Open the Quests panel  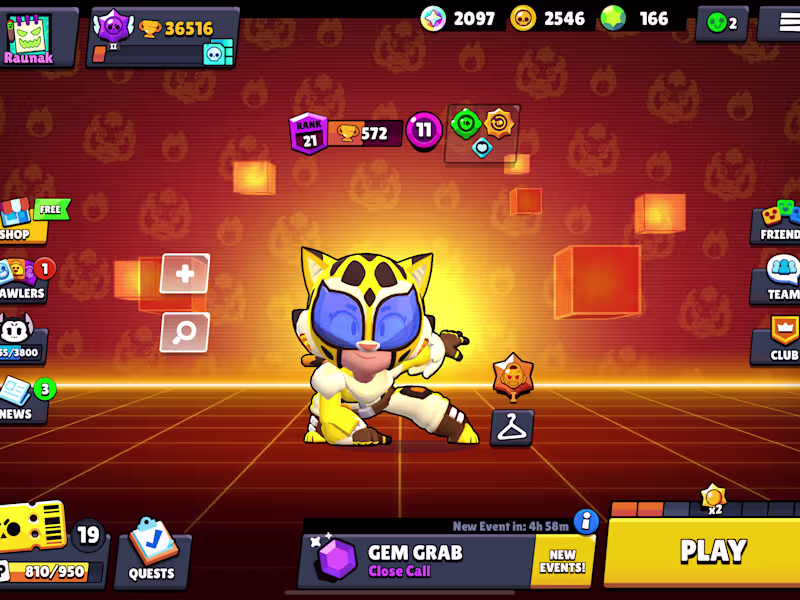point(152,554)
